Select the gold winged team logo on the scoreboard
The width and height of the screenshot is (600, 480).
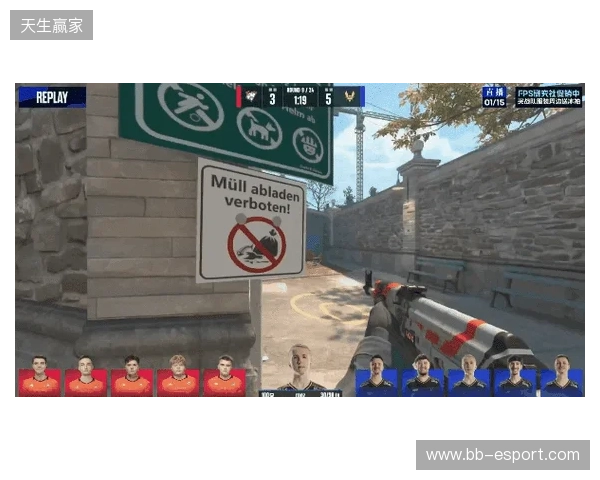pos(350,97)
